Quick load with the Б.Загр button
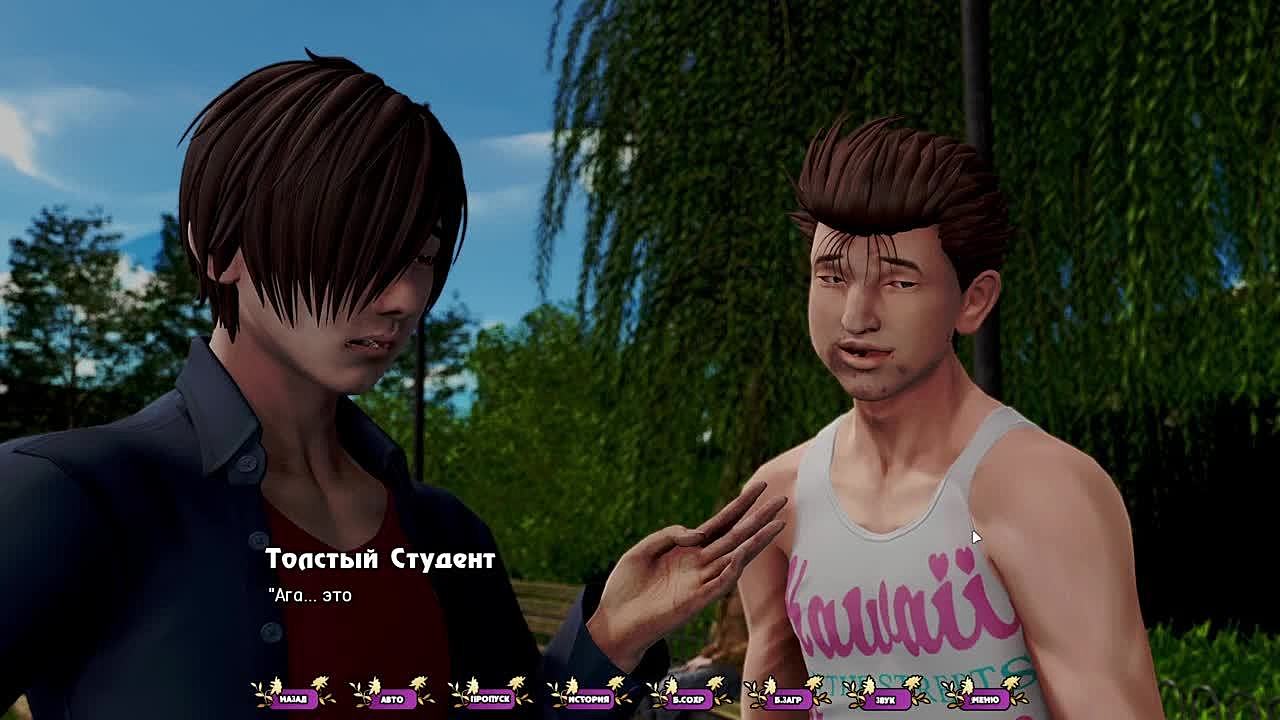 click(x=787, y=698)
